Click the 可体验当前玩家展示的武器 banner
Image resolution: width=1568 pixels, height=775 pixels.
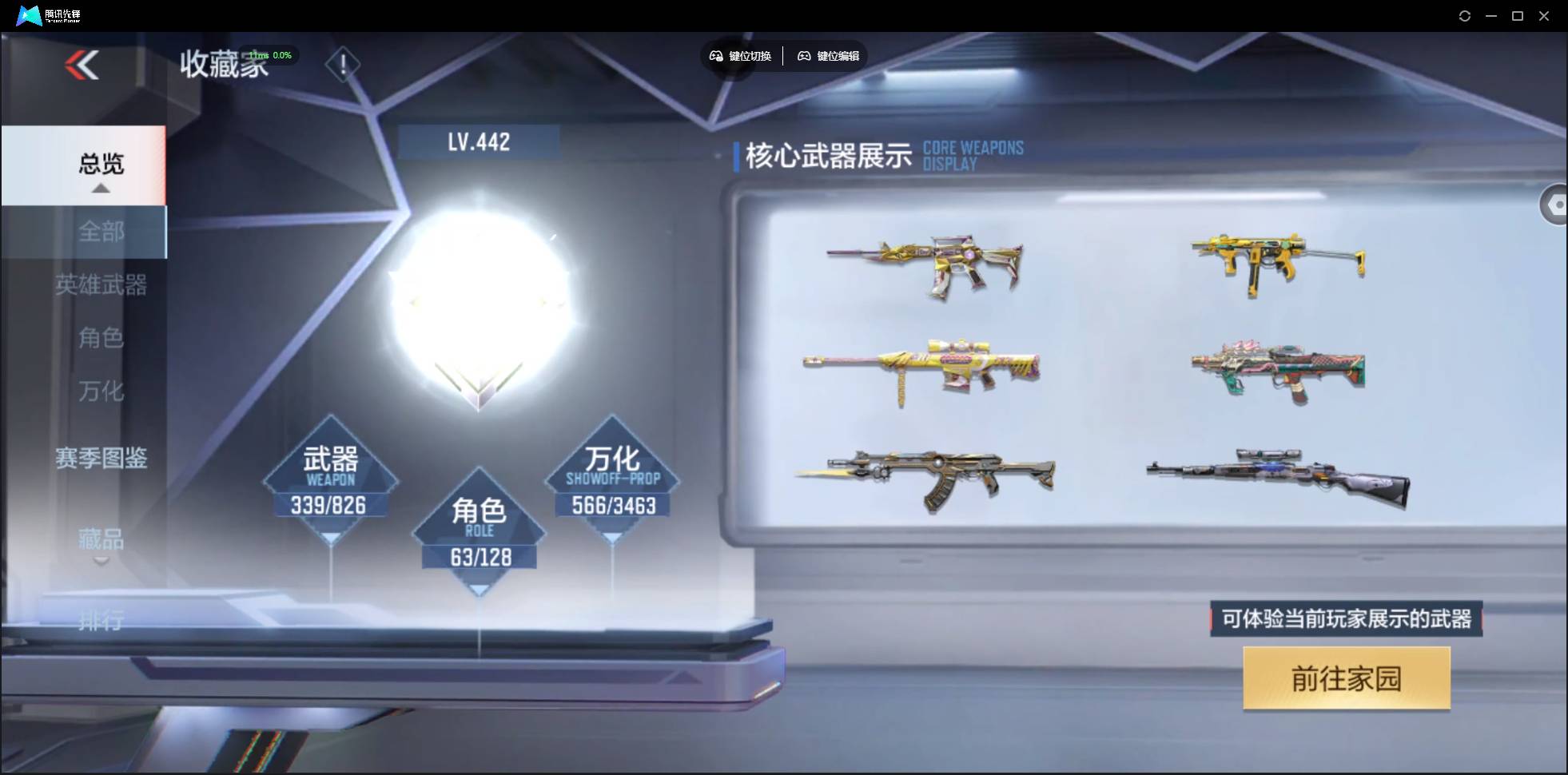pos(1345,618)
